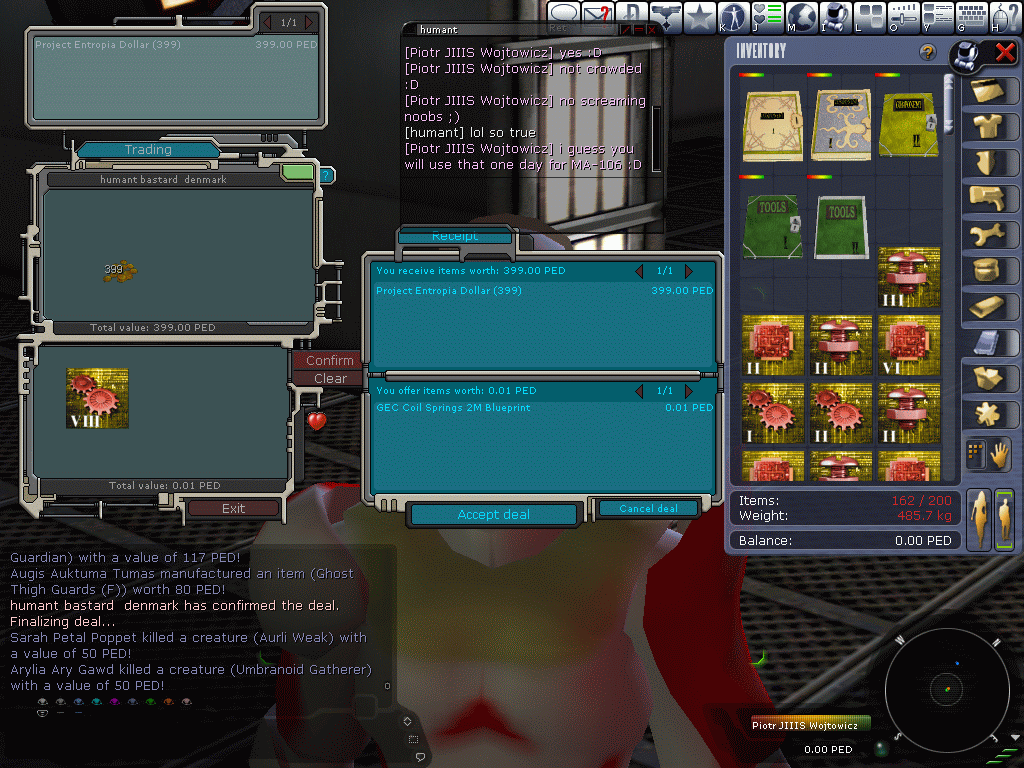1024x768 pixels.
Task: Show the wrench tools inventory category
Action: (987, 234)
